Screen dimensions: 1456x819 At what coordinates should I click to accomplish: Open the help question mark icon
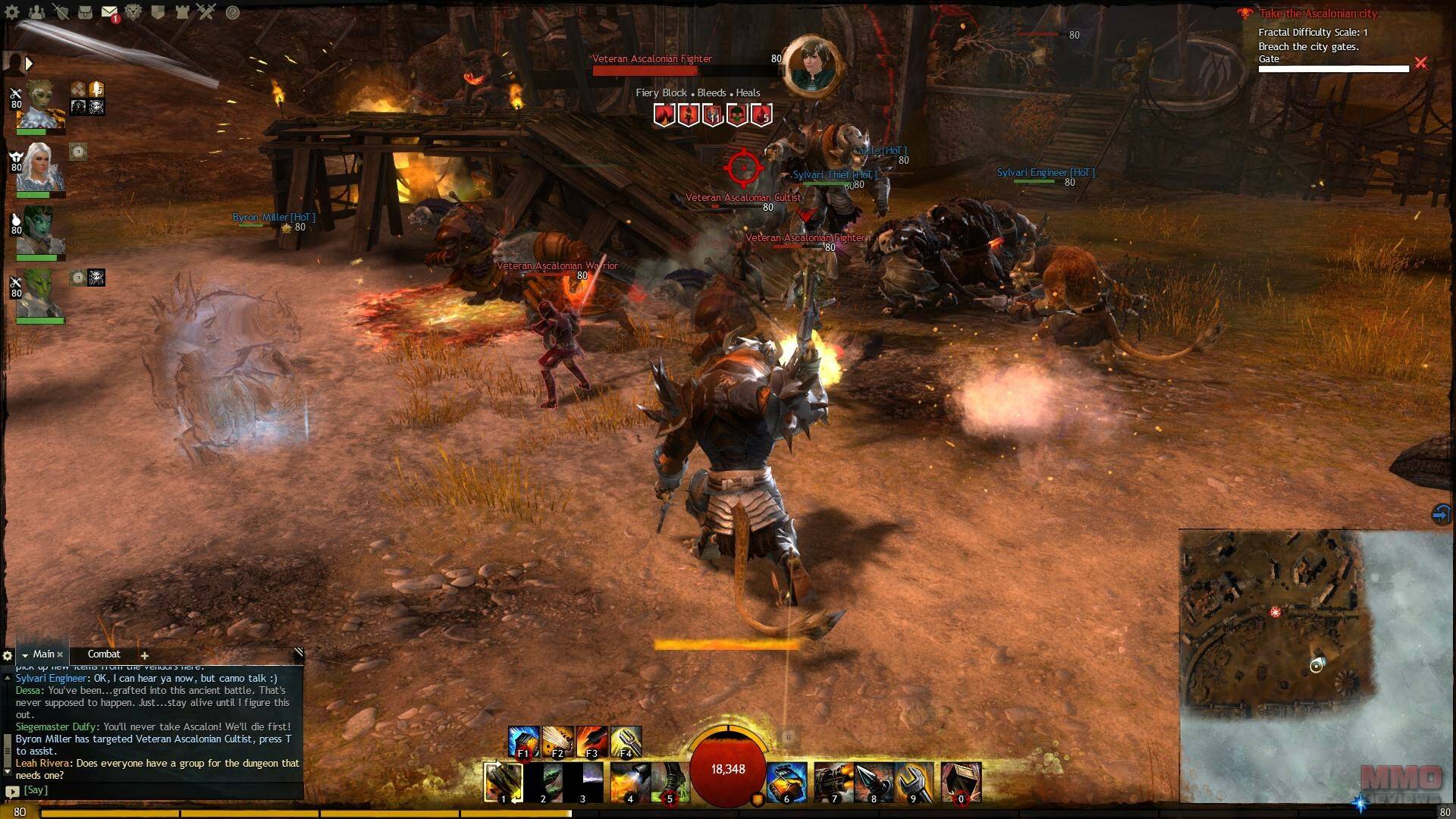tap(233, 12)
